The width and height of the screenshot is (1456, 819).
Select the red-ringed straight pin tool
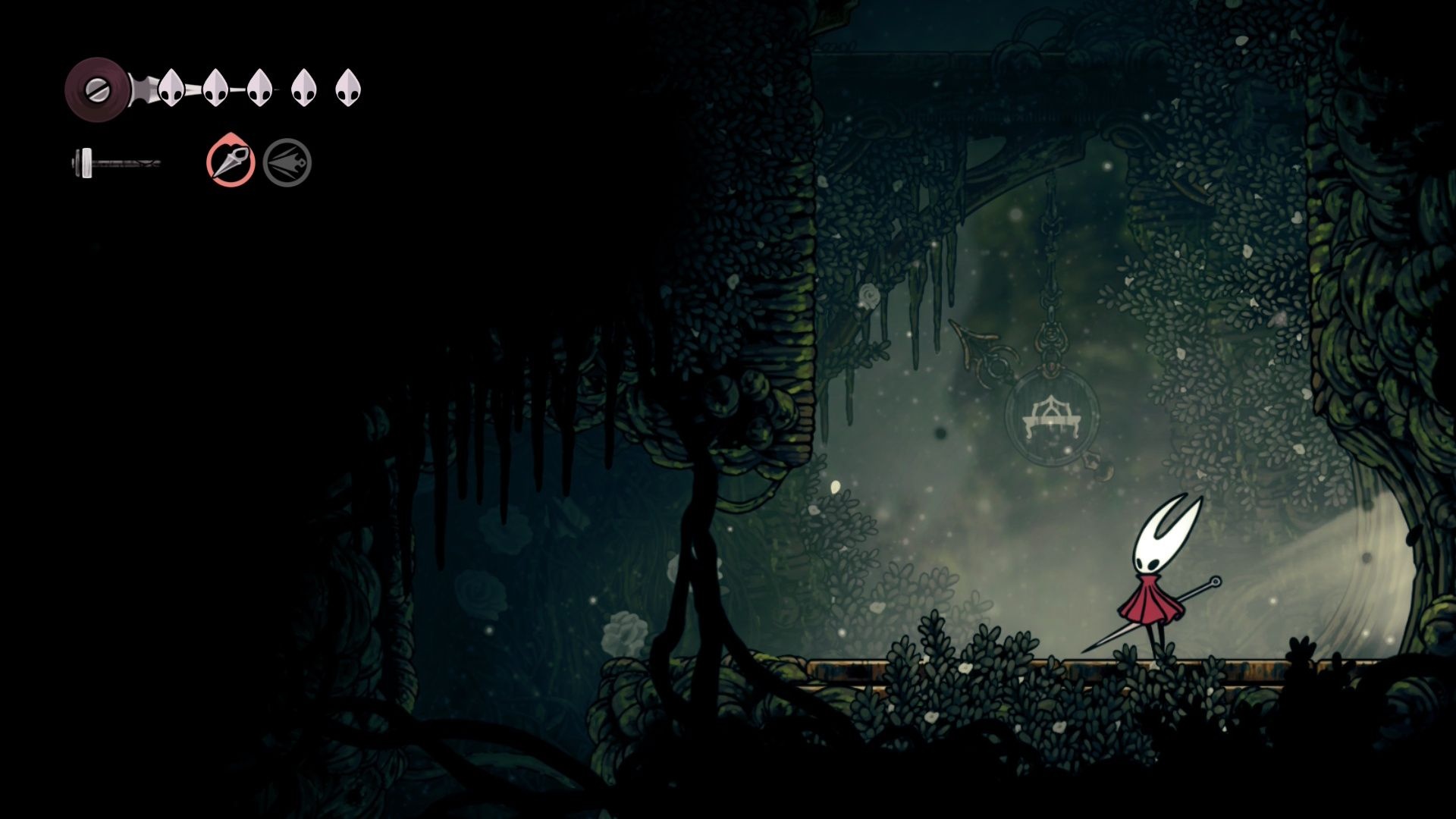click(x=231, y=162)
